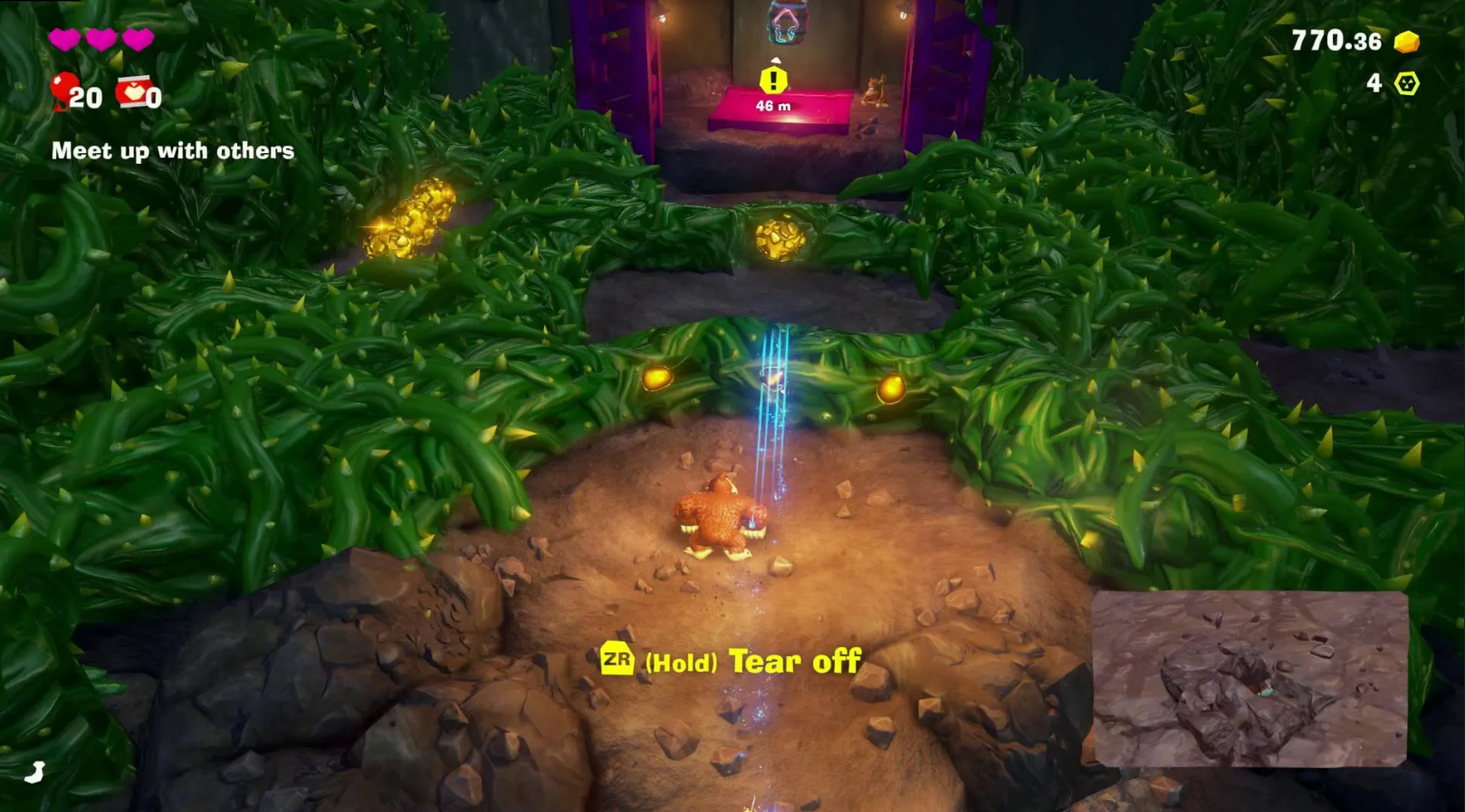The image size is (1465, 812).
Task: Click the small white icon in the corner
Action: coord(34,772)
